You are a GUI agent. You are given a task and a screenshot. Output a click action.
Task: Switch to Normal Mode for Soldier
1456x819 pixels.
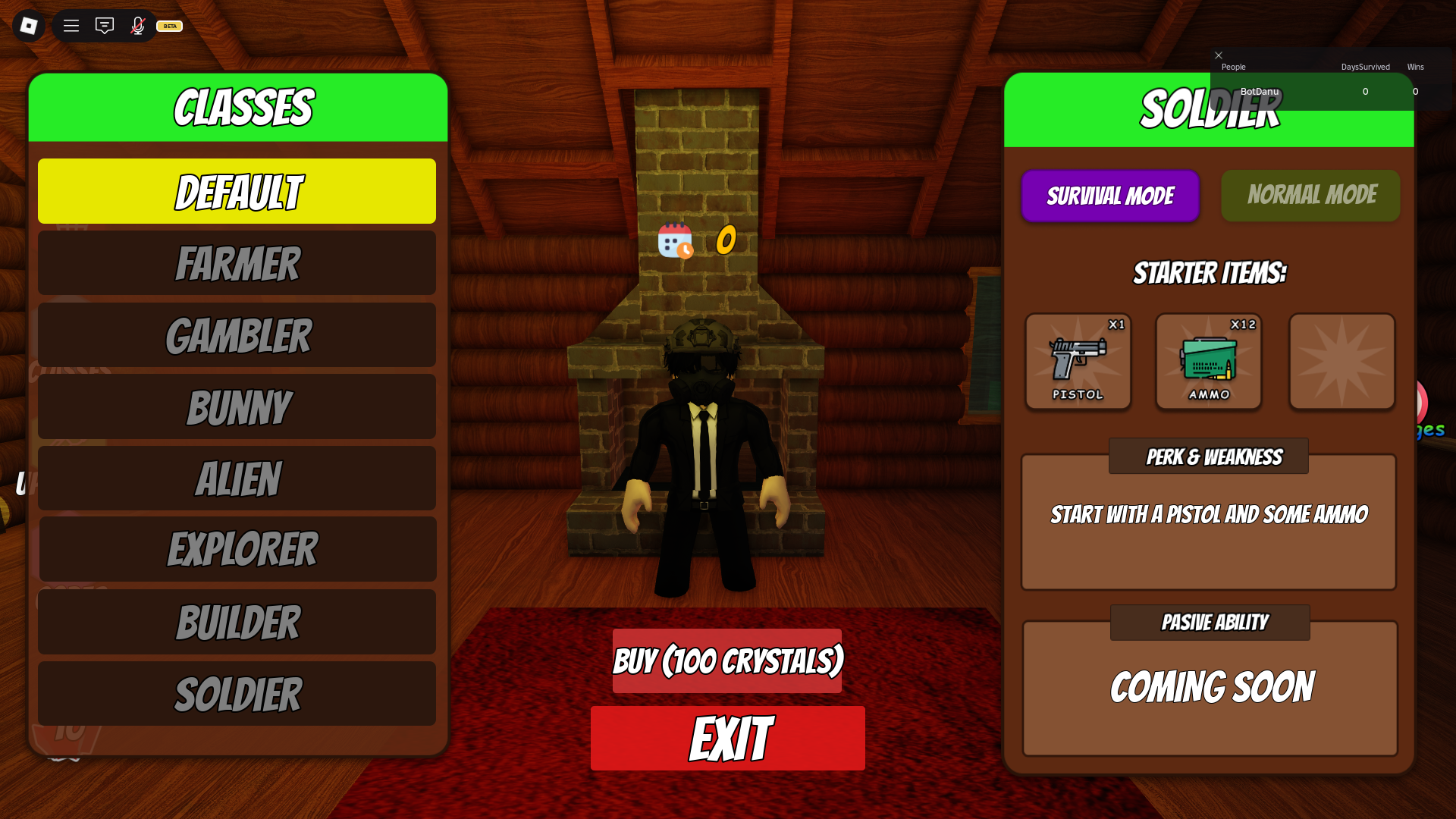1310,195
